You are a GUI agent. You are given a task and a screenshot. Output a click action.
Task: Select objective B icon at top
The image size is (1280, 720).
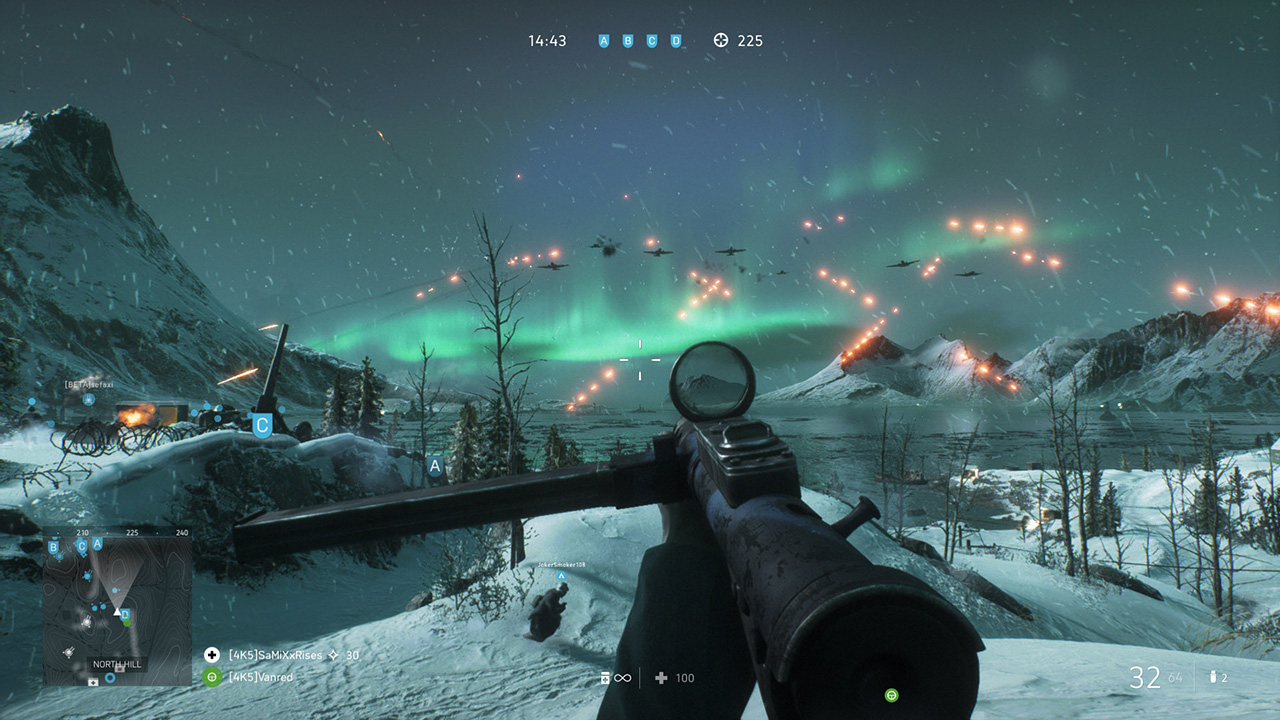pyautogui.click(x=628, y=40)
